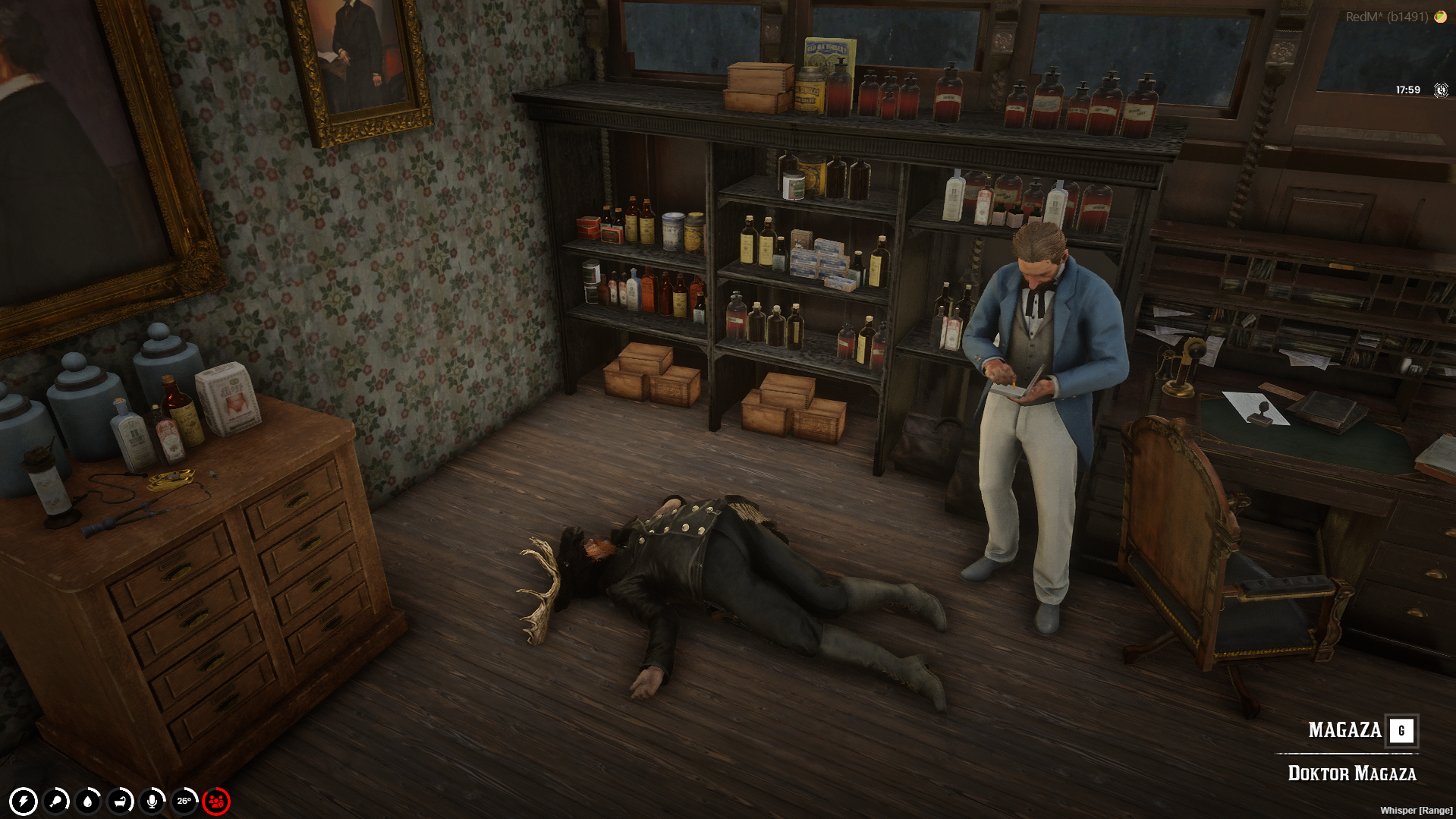Select the bathtub hygiene icon
Screen dimensions: 1456x819
click(121, 802)
